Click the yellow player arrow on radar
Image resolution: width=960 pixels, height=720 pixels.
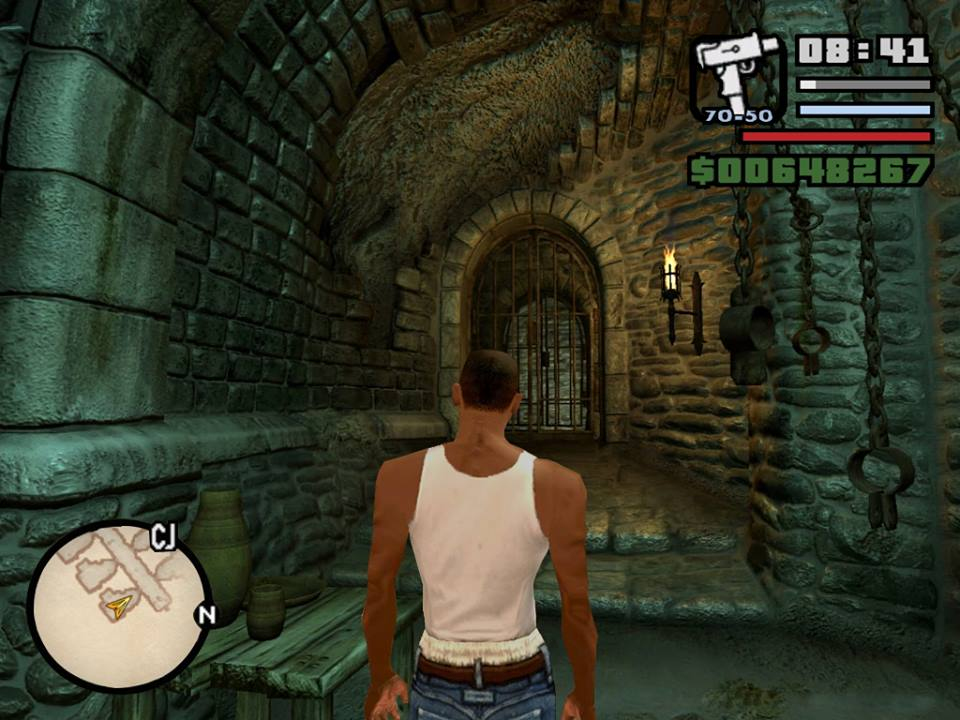pyautogui.click(x=119, y=605)
